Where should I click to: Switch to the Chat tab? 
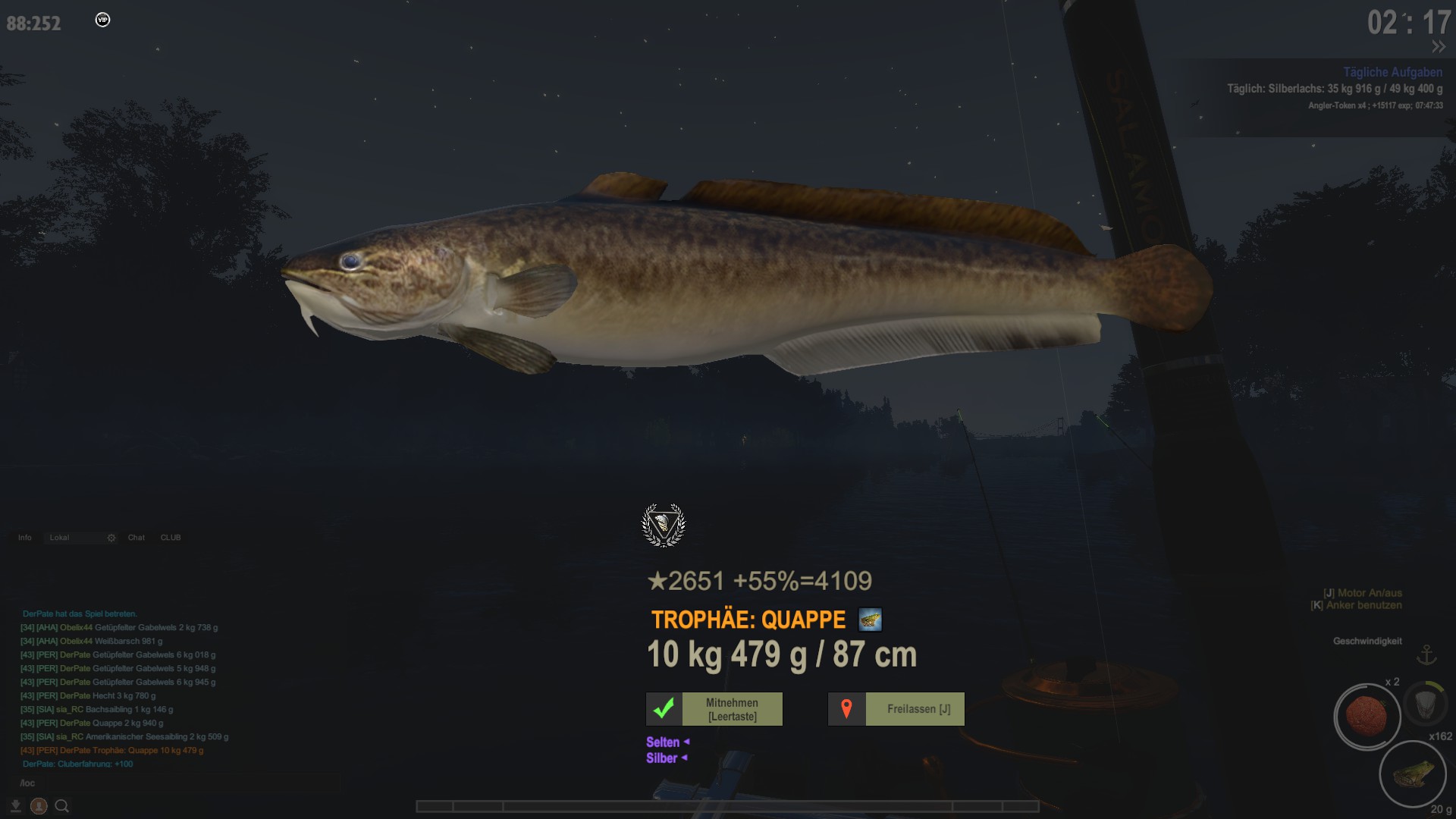pos(136,538)
